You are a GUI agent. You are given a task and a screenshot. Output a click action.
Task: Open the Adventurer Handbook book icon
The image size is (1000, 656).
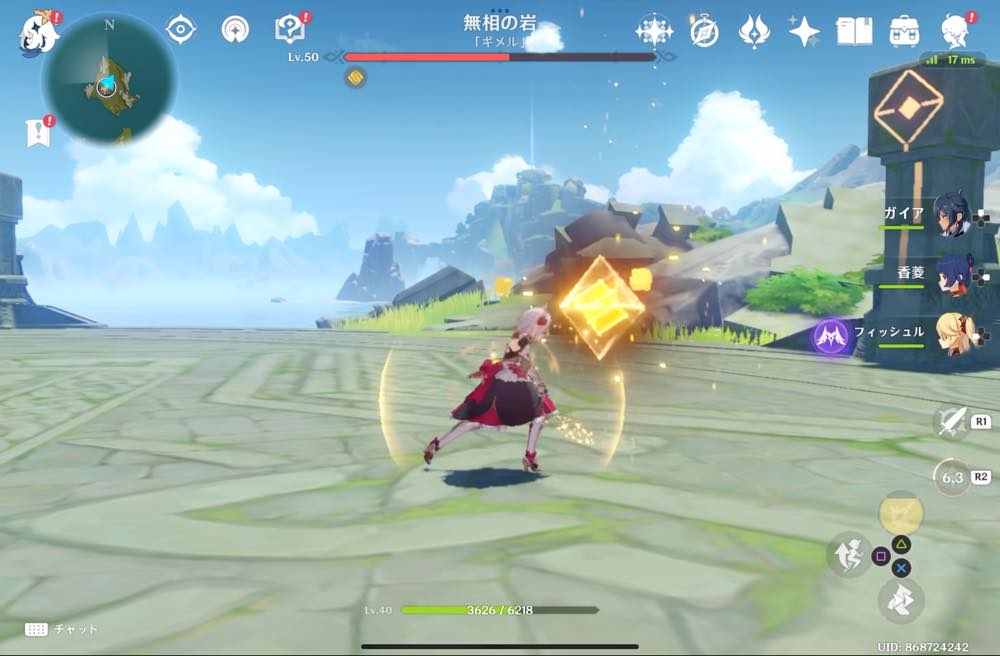pyautogui.click(x=854, y=32)
